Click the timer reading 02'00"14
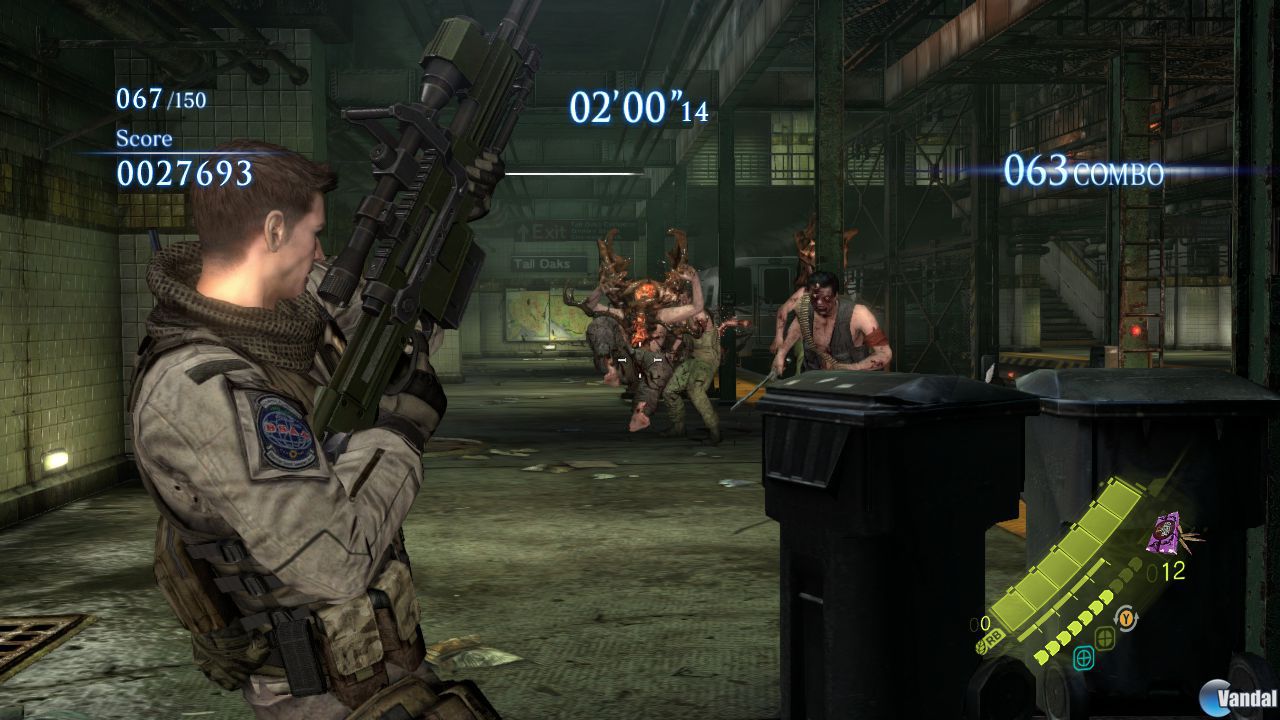This screenshot has width=1280, height=720. [638, 107]
